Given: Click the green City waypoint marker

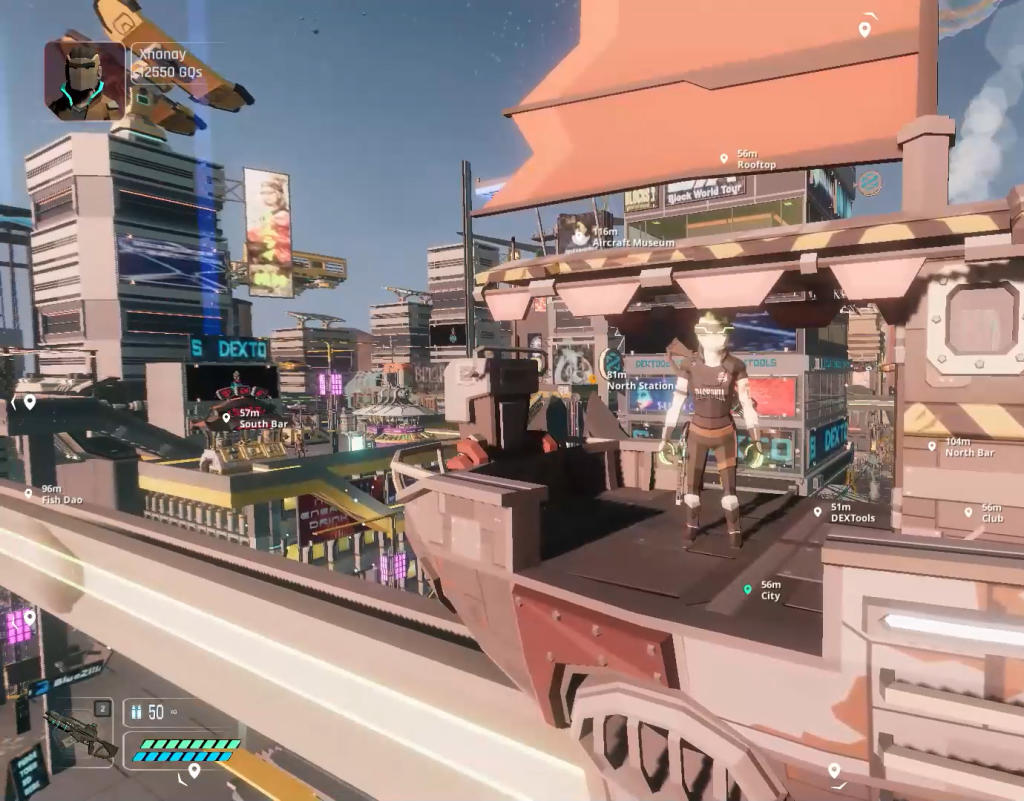Looking at the screenshot, I should point(747,590).
